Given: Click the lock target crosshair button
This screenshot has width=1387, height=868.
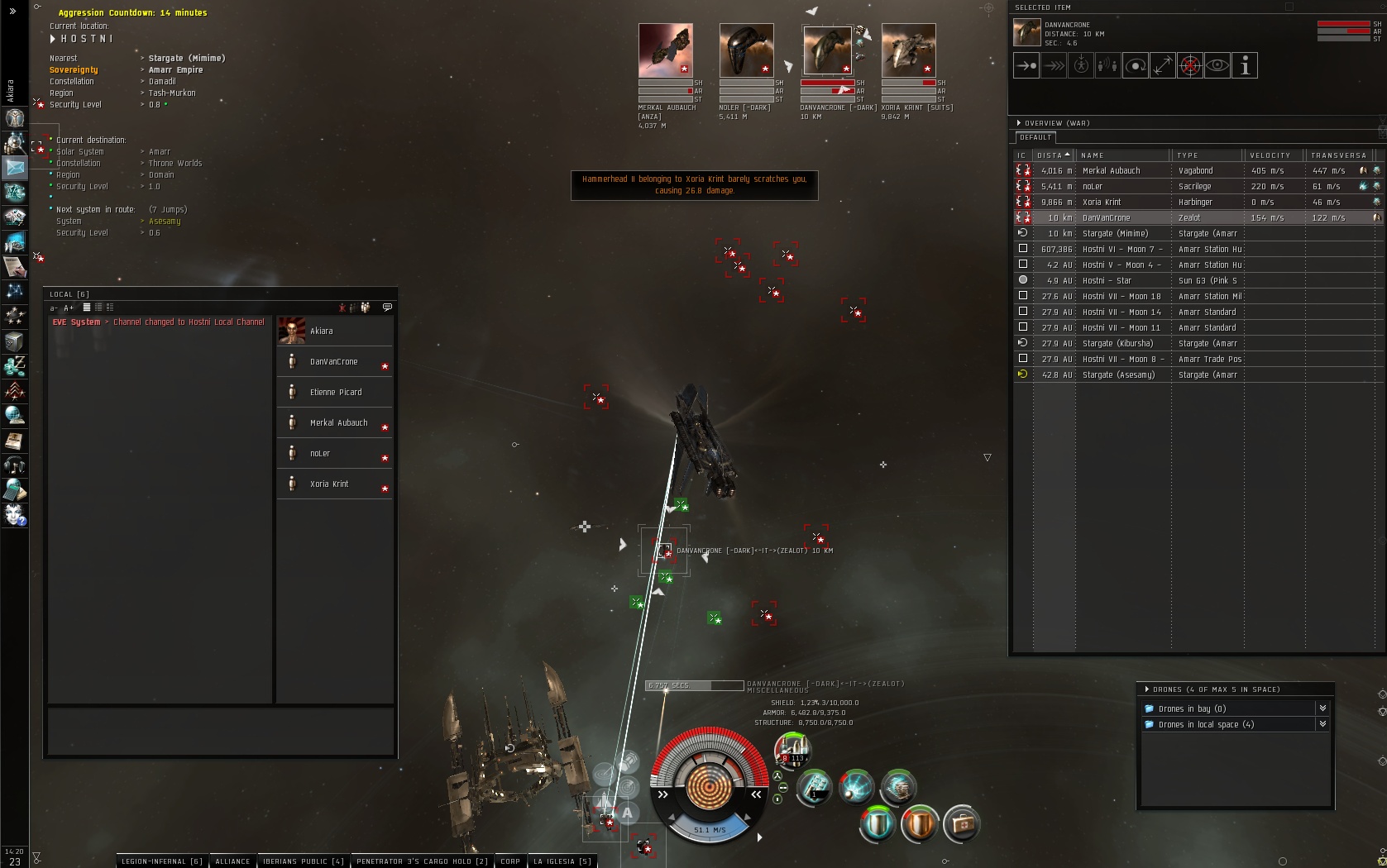Looking at the screenshot, I should [1189, 66].
